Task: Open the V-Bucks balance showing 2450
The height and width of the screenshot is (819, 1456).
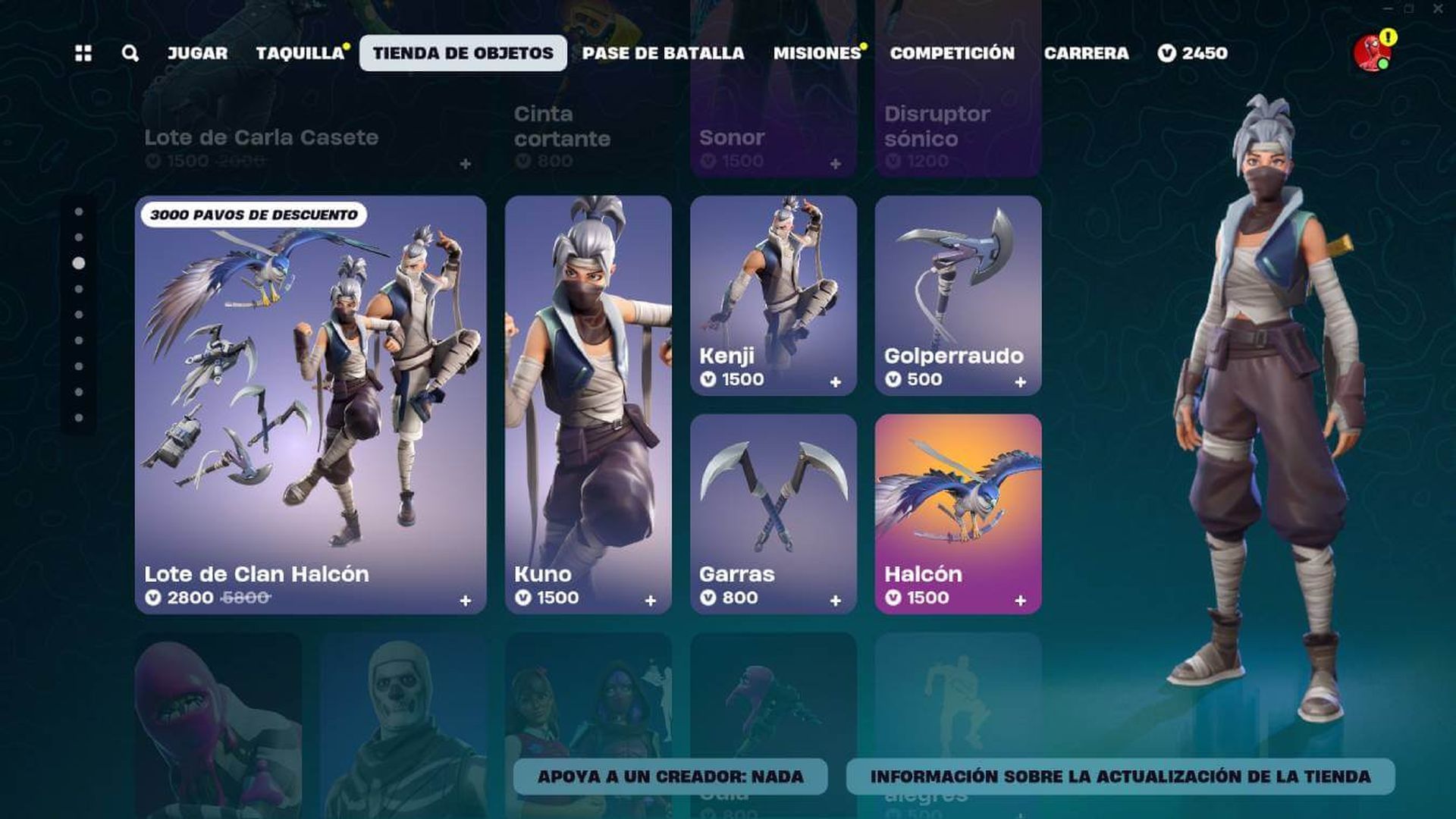Action: click(1194, 53)
